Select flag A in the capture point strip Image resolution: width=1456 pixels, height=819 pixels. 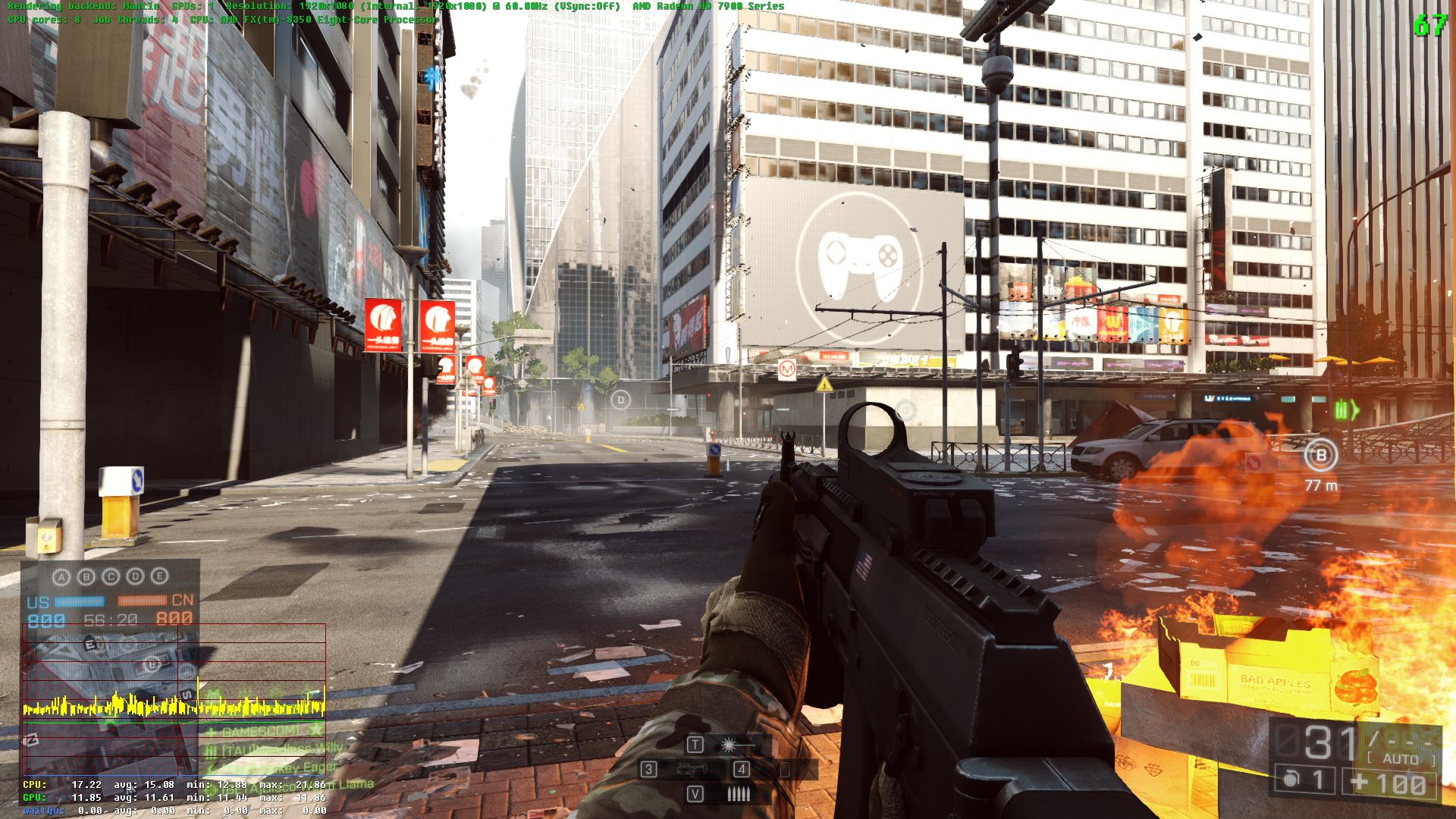[x=61, y=577]
